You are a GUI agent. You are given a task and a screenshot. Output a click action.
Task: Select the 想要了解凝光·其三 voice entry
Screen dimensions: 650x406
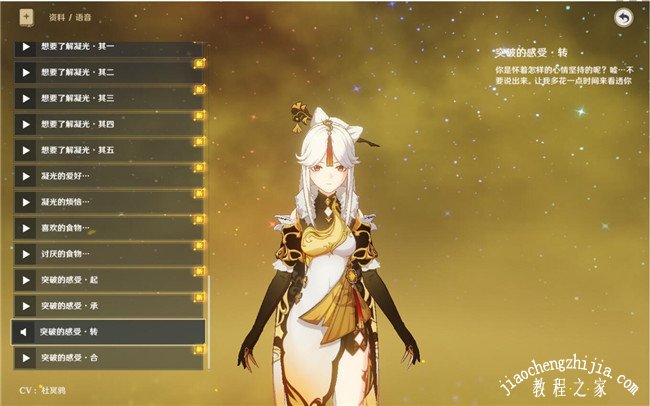coord(108,99)
